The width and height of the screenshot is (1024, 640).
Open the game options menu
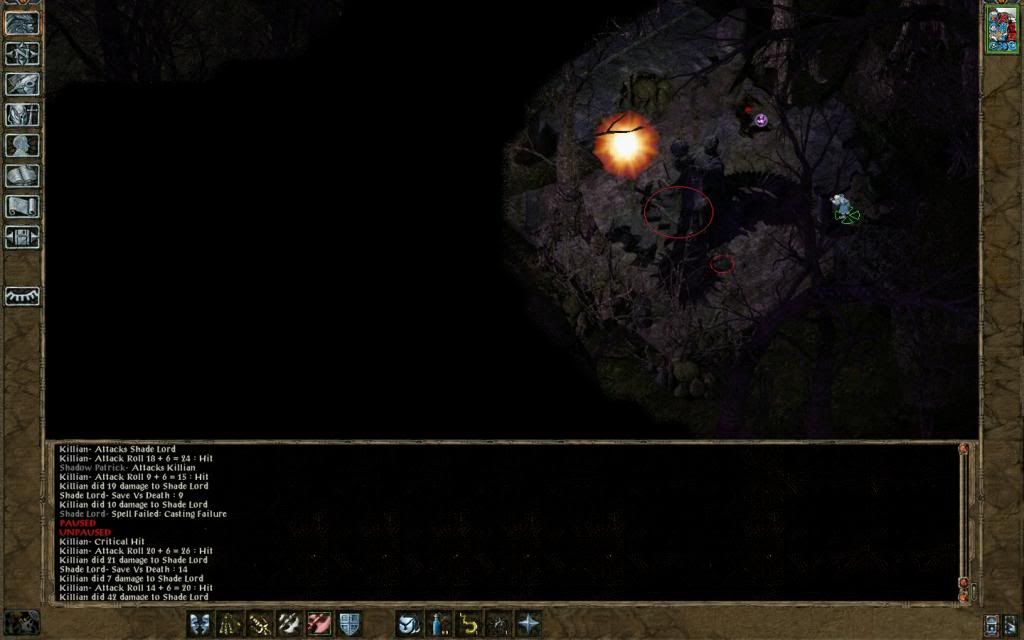point(22,238)
